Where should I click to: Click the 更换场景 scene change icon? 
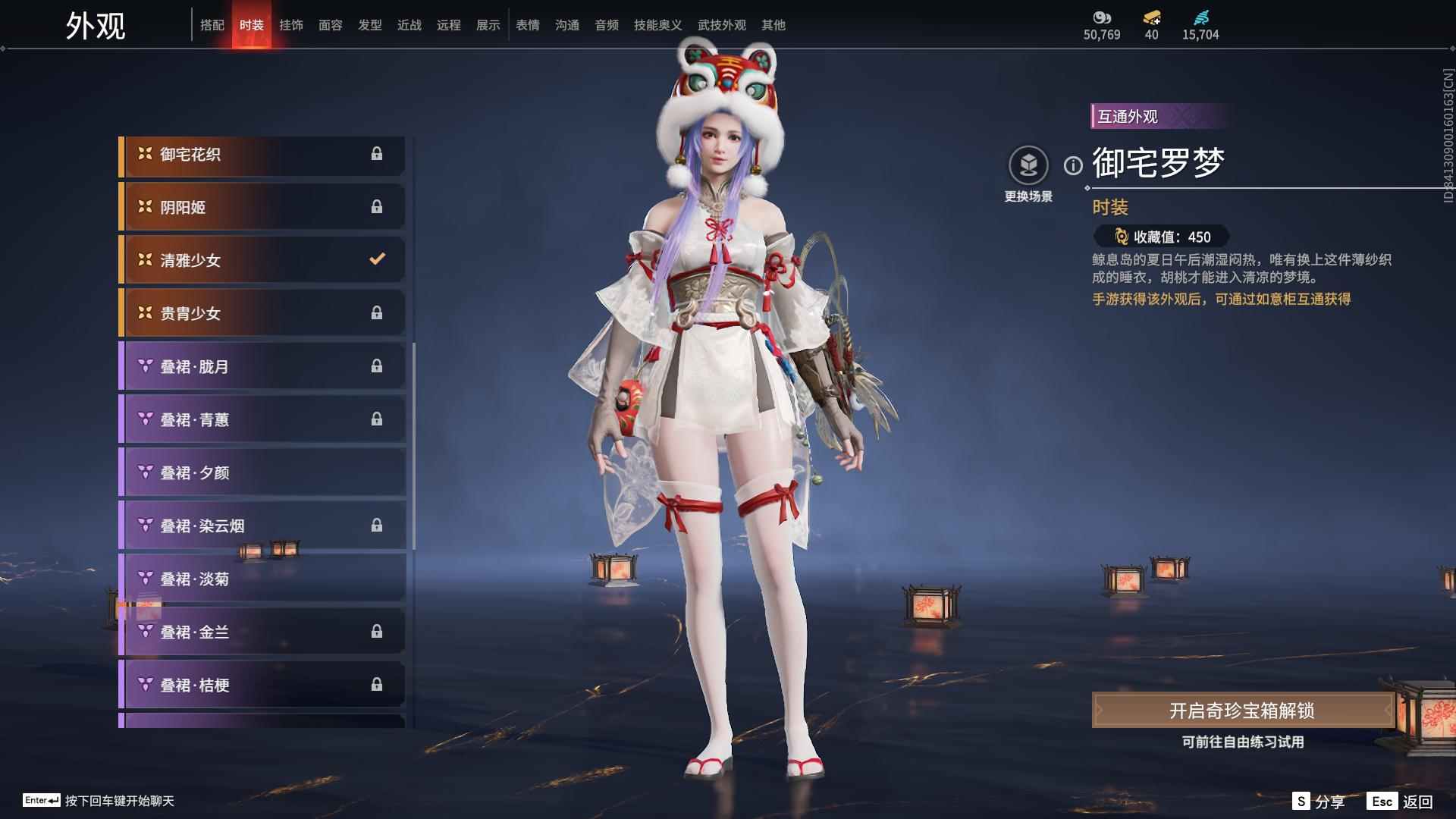(x=1028, y=165)
